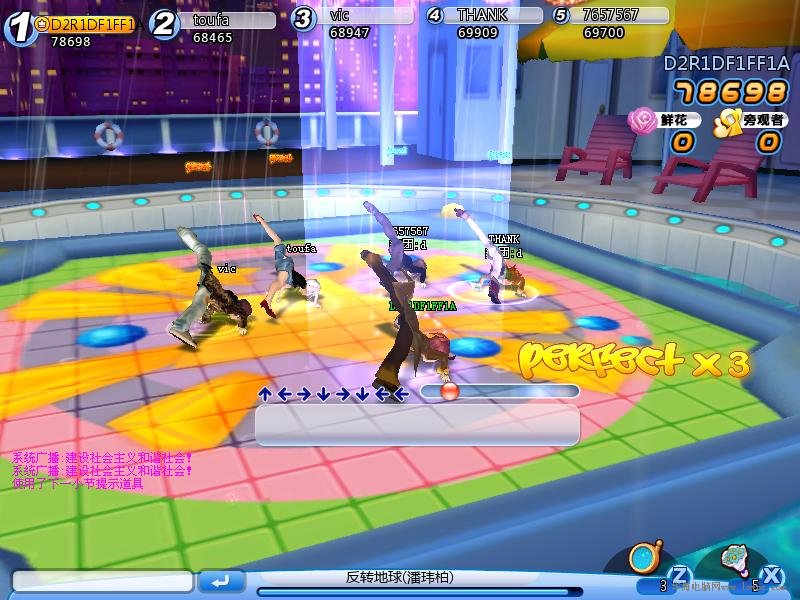The image size is (800, 600).
Task: Send chat with the enter arrow button
Action: (221, 581)
